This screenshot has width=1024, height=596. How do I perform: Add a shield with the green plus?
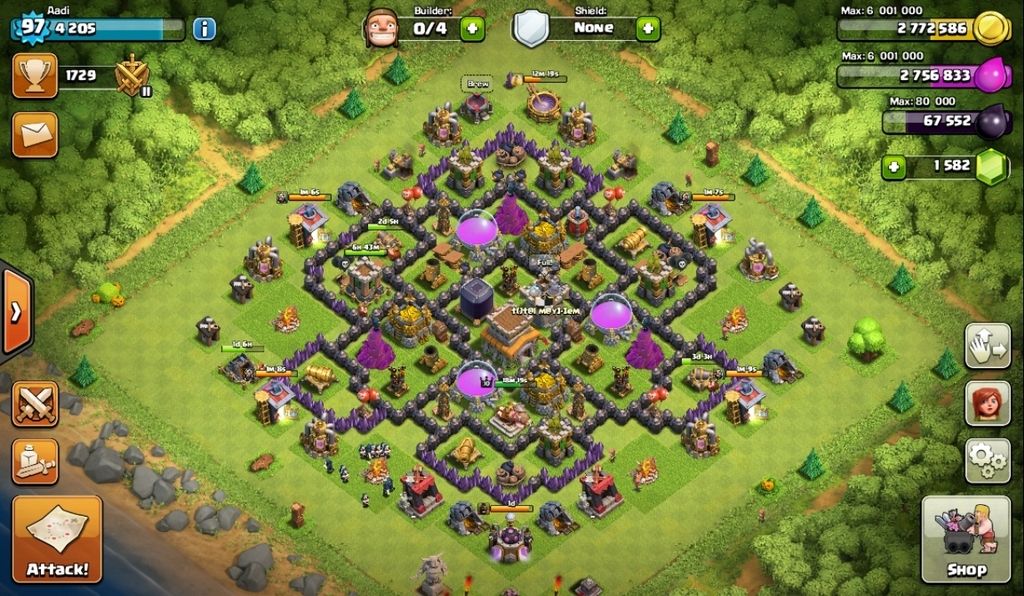point(648,28)
